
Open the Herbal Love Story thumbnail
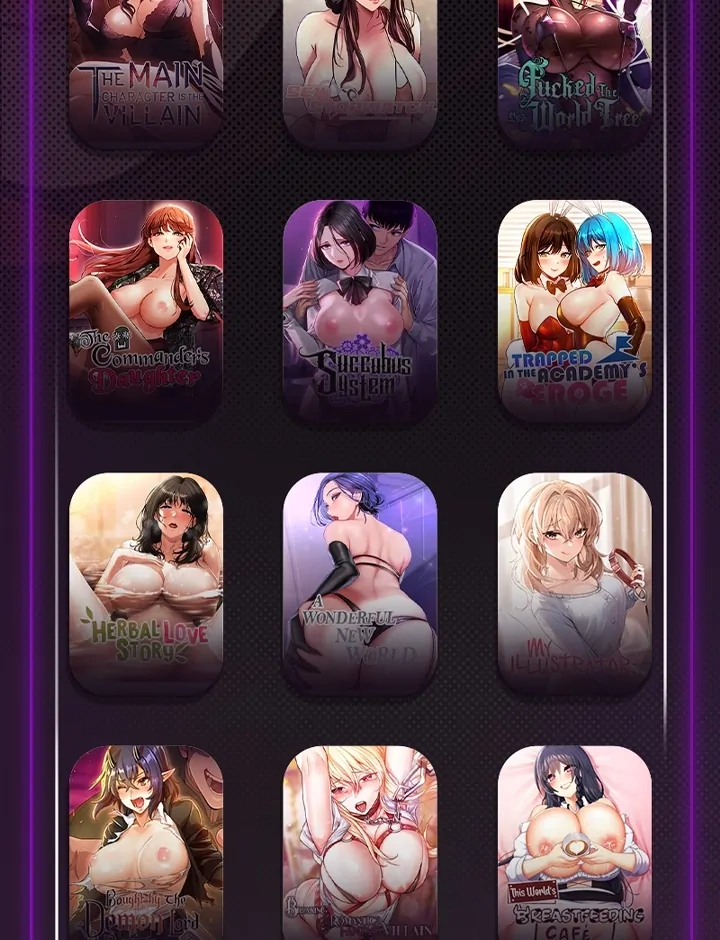(x=146, y=583)
